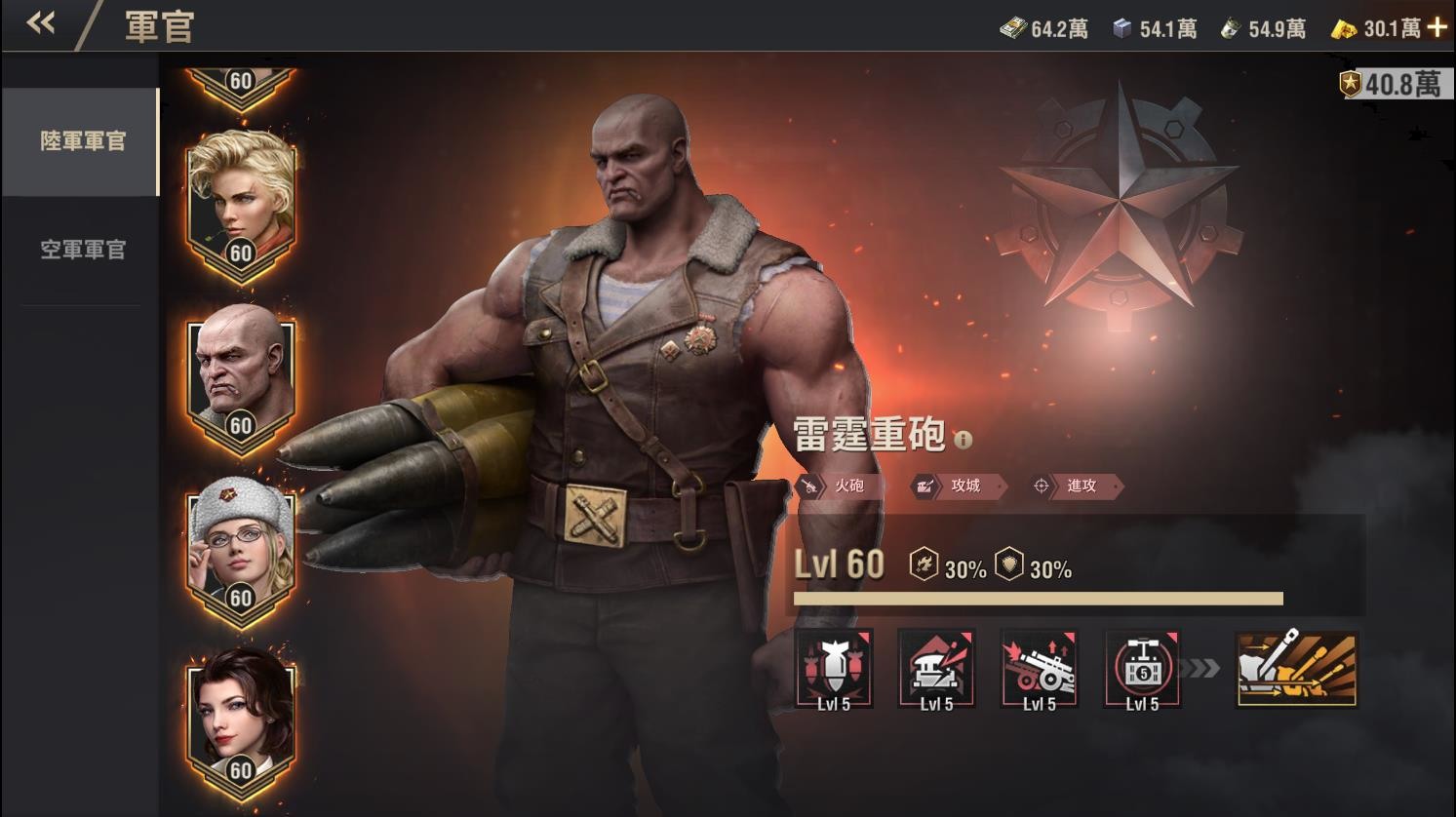Click the 進攻 crosshair tag icon
1456x817 pixels.
1040,487
